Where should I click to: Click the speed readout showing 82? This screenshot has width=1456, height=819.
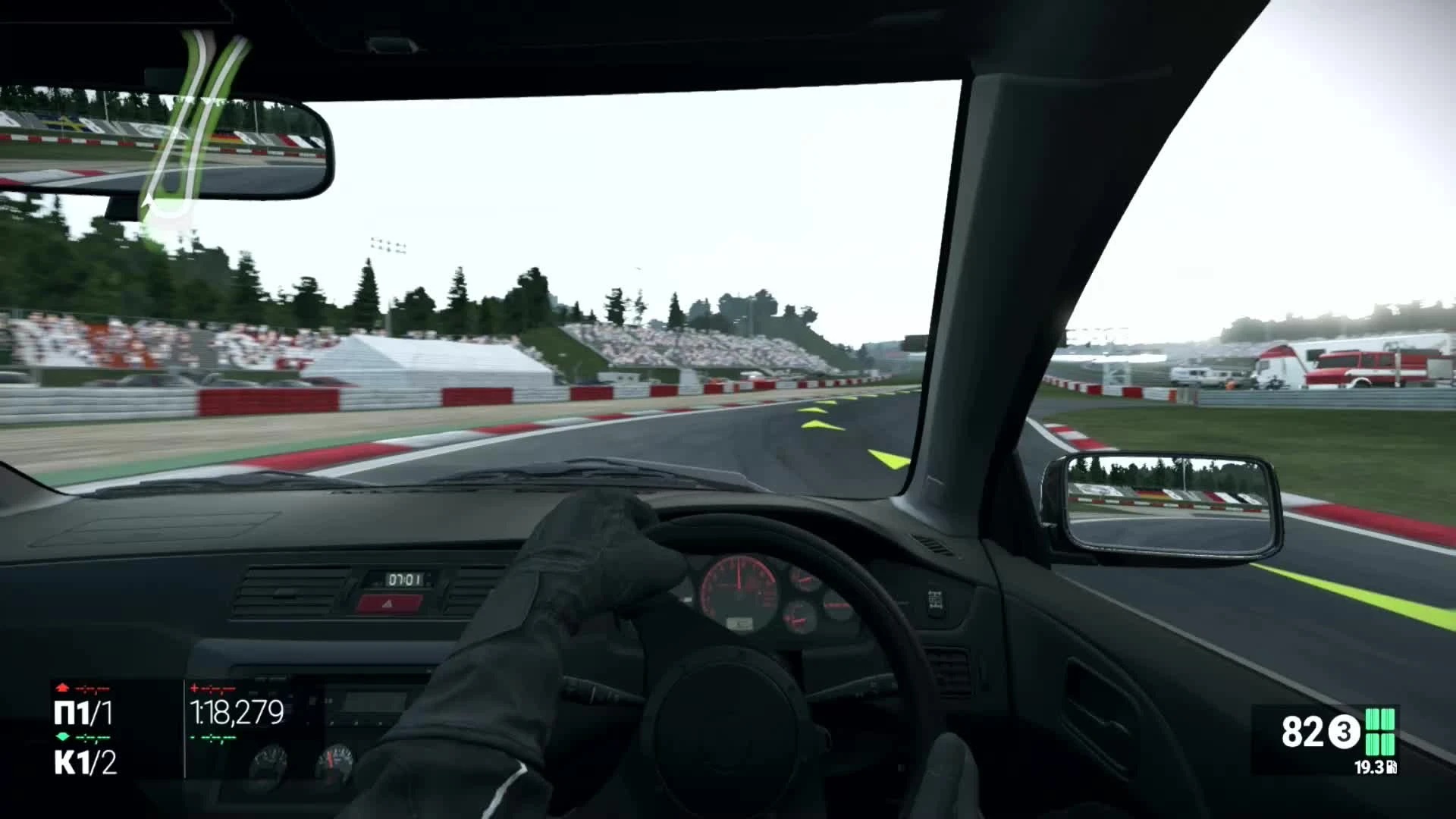tap(1303, 732)
